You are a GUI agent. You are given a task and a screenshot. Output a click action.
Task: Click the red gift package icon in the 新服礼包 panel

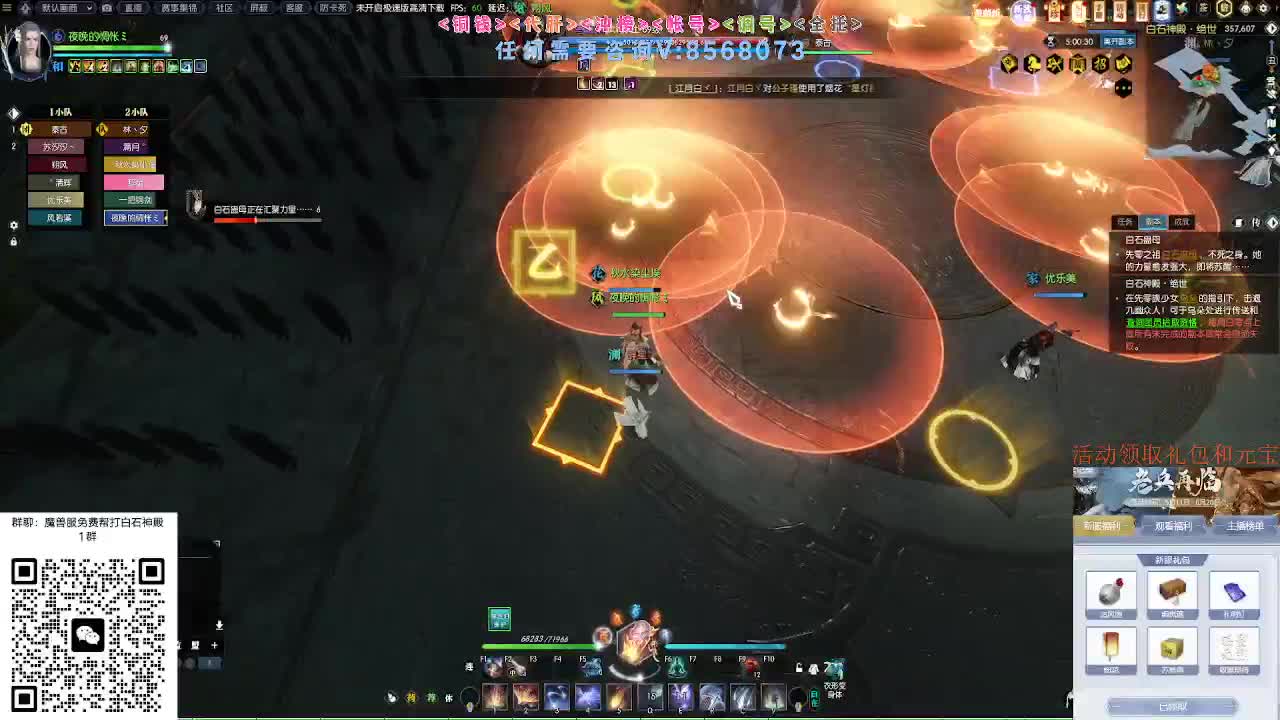(1112, 594)
